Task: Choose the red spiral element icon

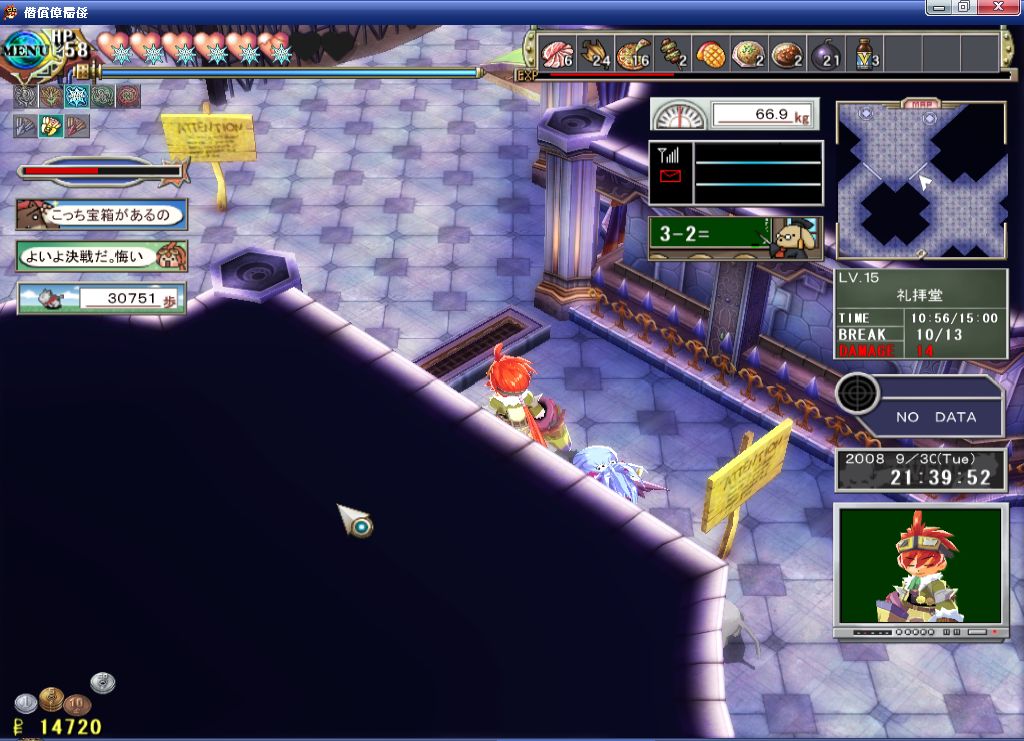Action: pos(127,96)
